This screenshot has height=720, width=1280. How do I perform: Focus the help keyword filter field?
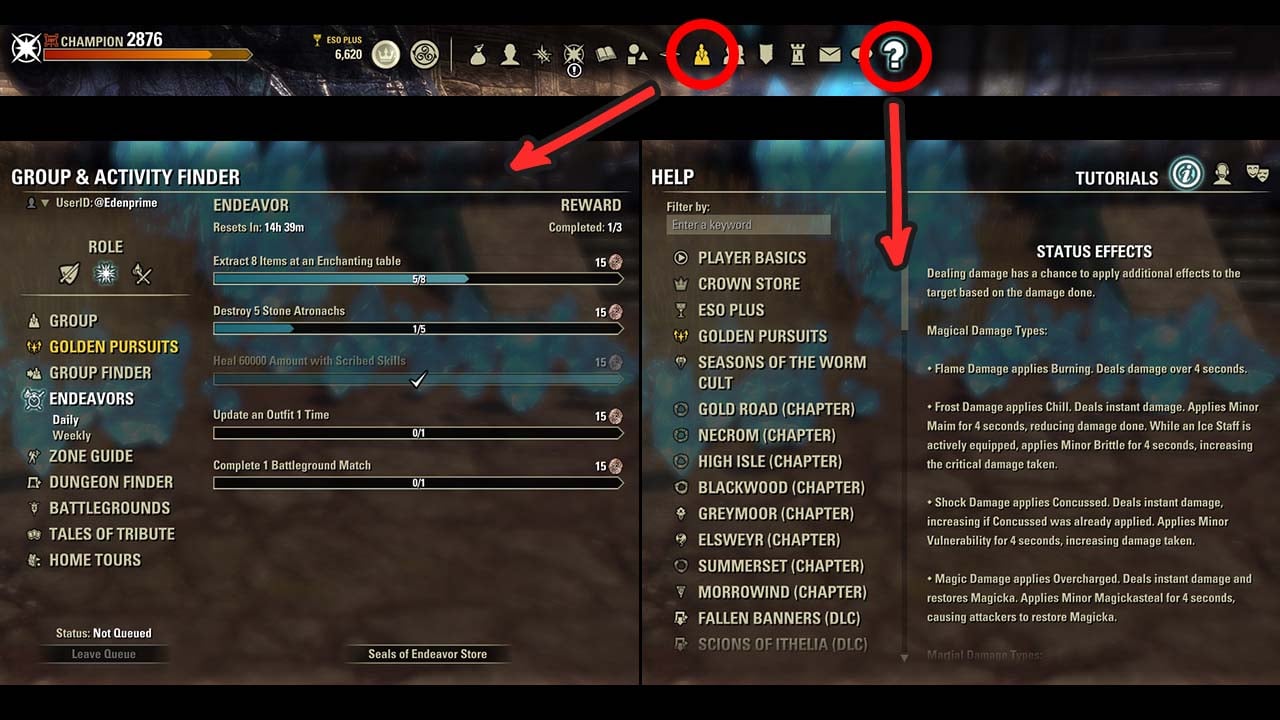coord(748,225)
